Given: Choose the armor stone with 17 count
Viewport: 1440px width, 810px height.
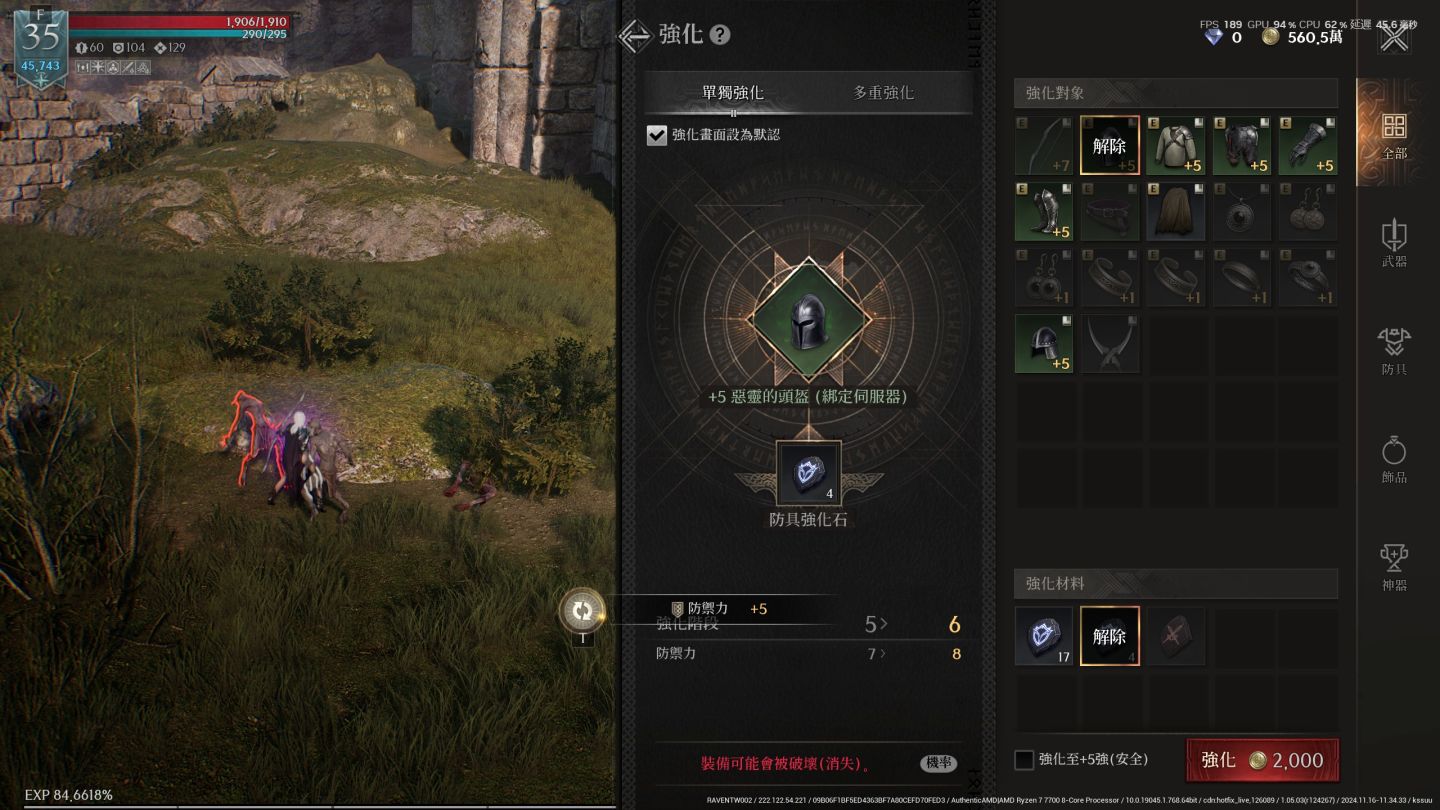Looking at the screenshot, I should pos(1044,636).
